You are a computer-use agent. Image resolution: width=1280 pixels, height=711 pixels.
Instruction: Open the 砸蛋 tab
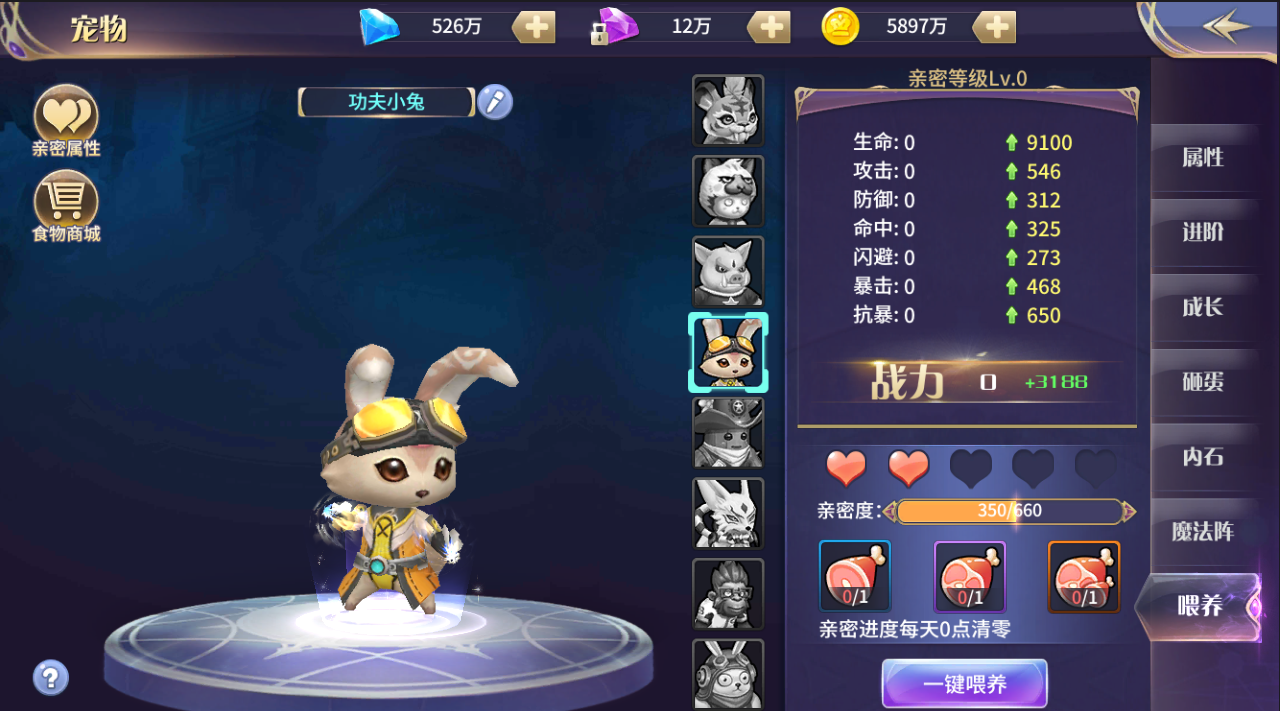click(1203, 382)
